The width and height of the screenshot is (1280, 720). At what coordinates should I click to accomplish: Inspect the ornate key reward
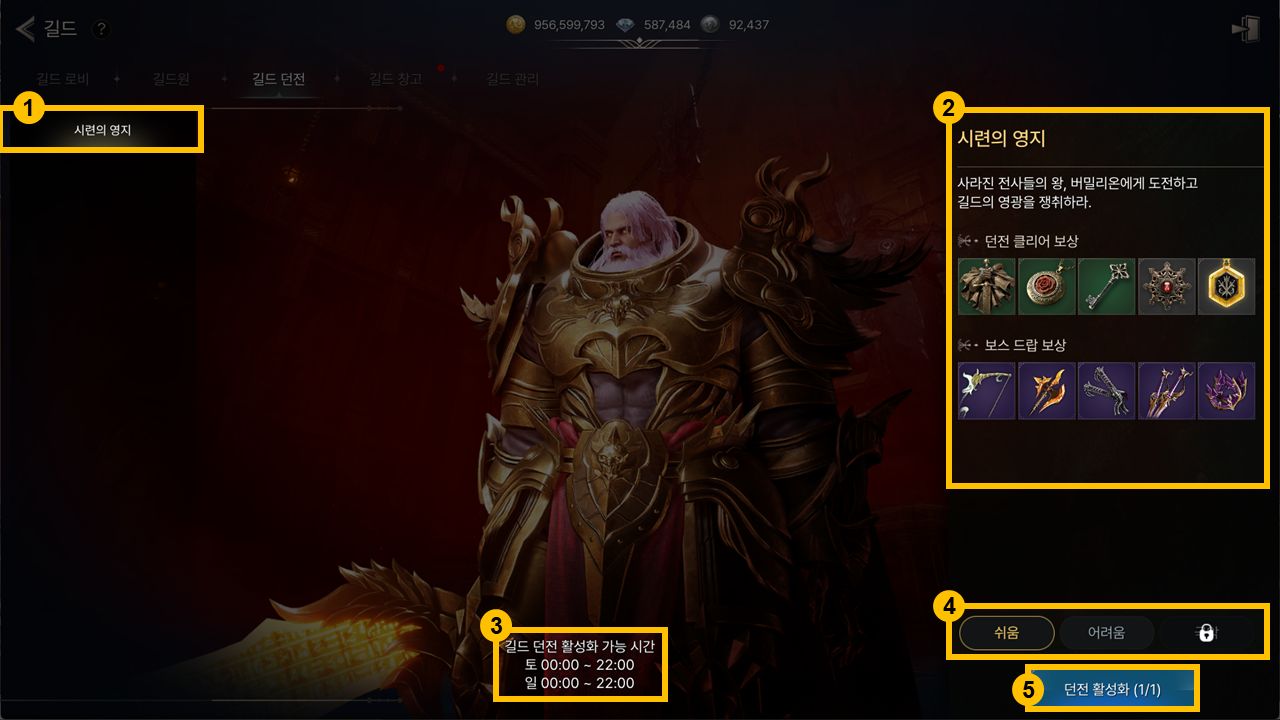pos(1106,287)
